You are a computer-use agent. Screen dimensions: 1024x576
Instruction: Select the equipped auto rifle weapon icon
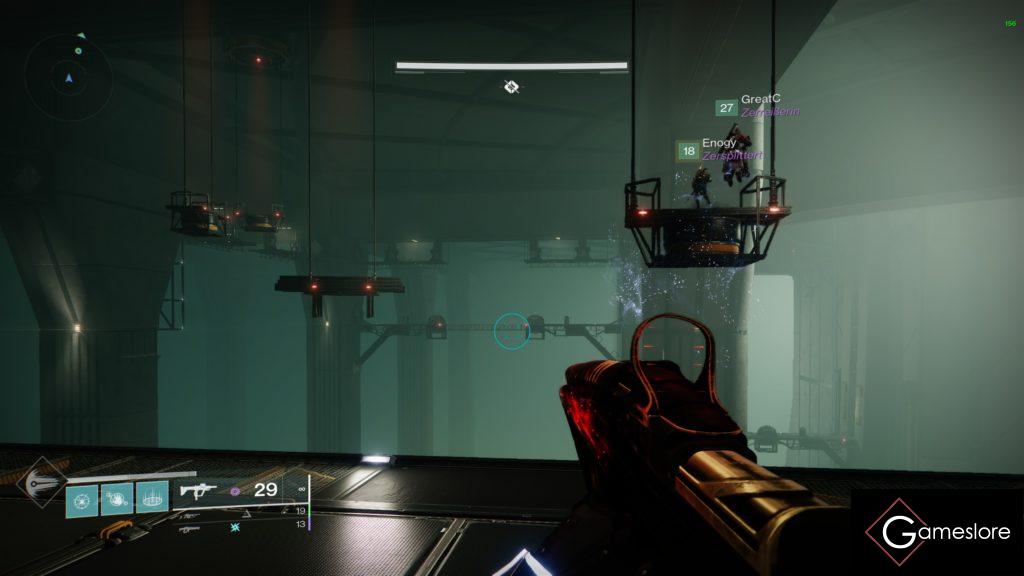(198, 490)
